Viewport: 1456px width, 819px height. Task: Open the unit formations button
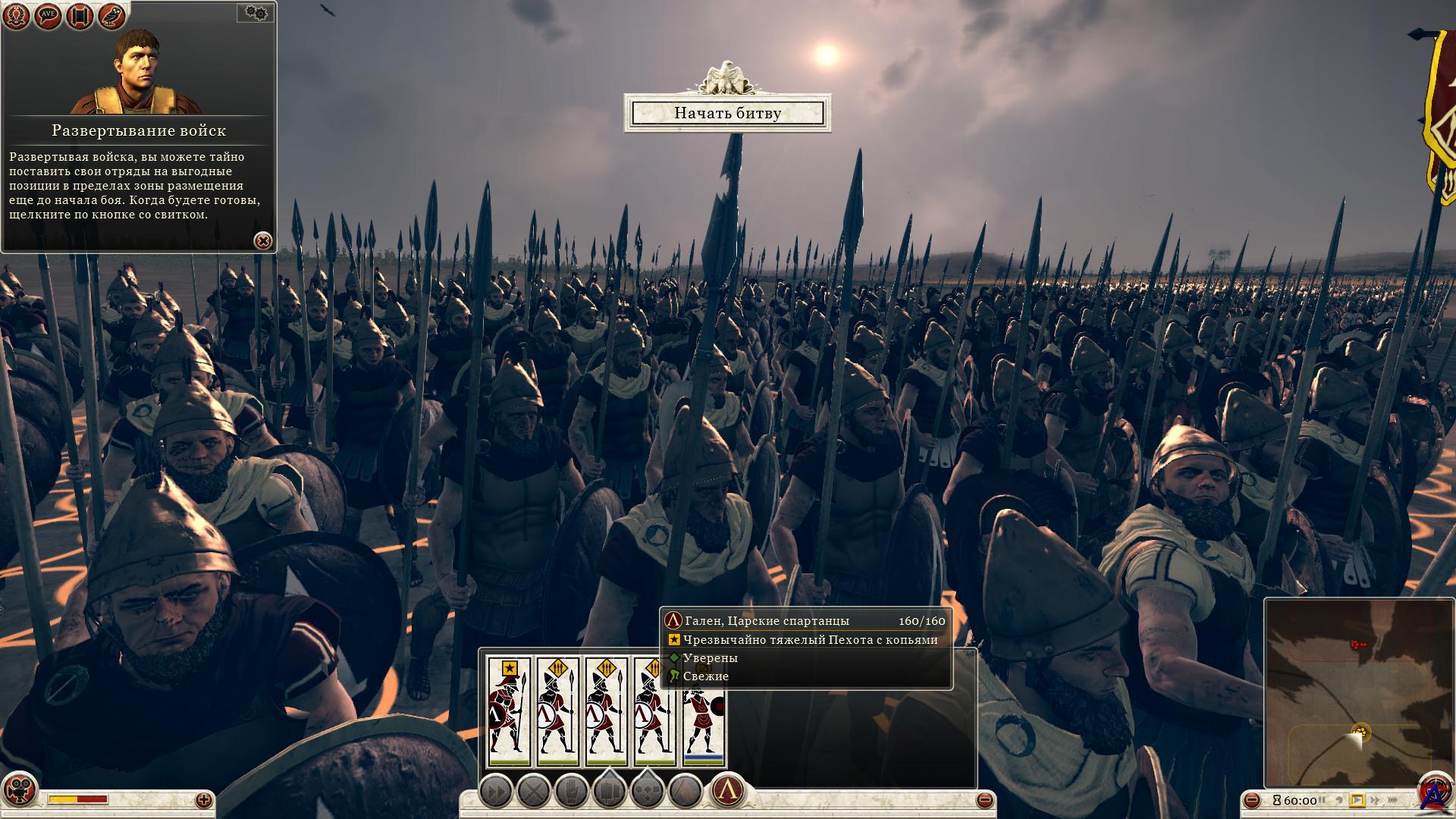pyautogui.click(x=609, y=792)
